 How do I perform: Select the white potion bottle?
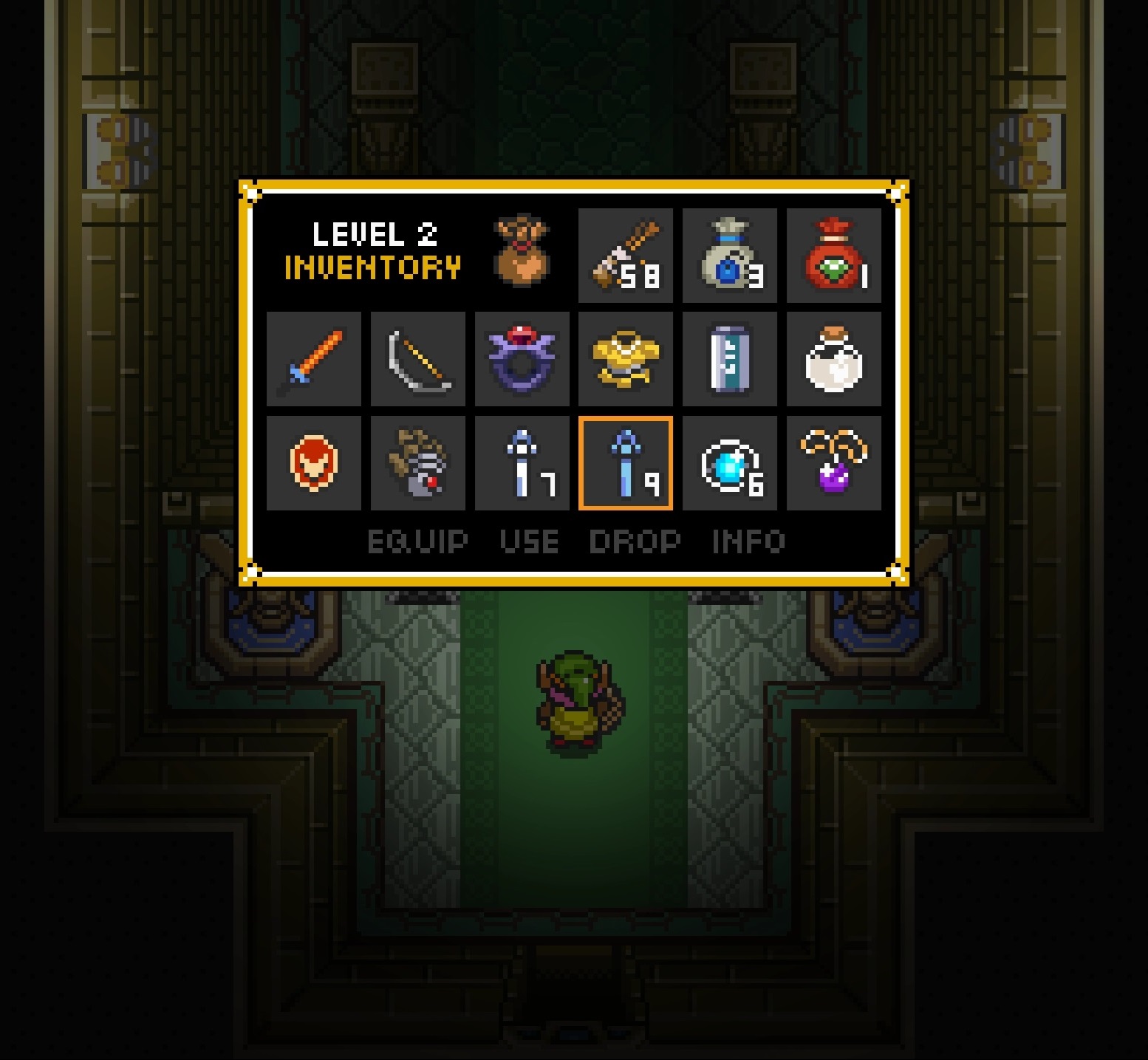835,358
